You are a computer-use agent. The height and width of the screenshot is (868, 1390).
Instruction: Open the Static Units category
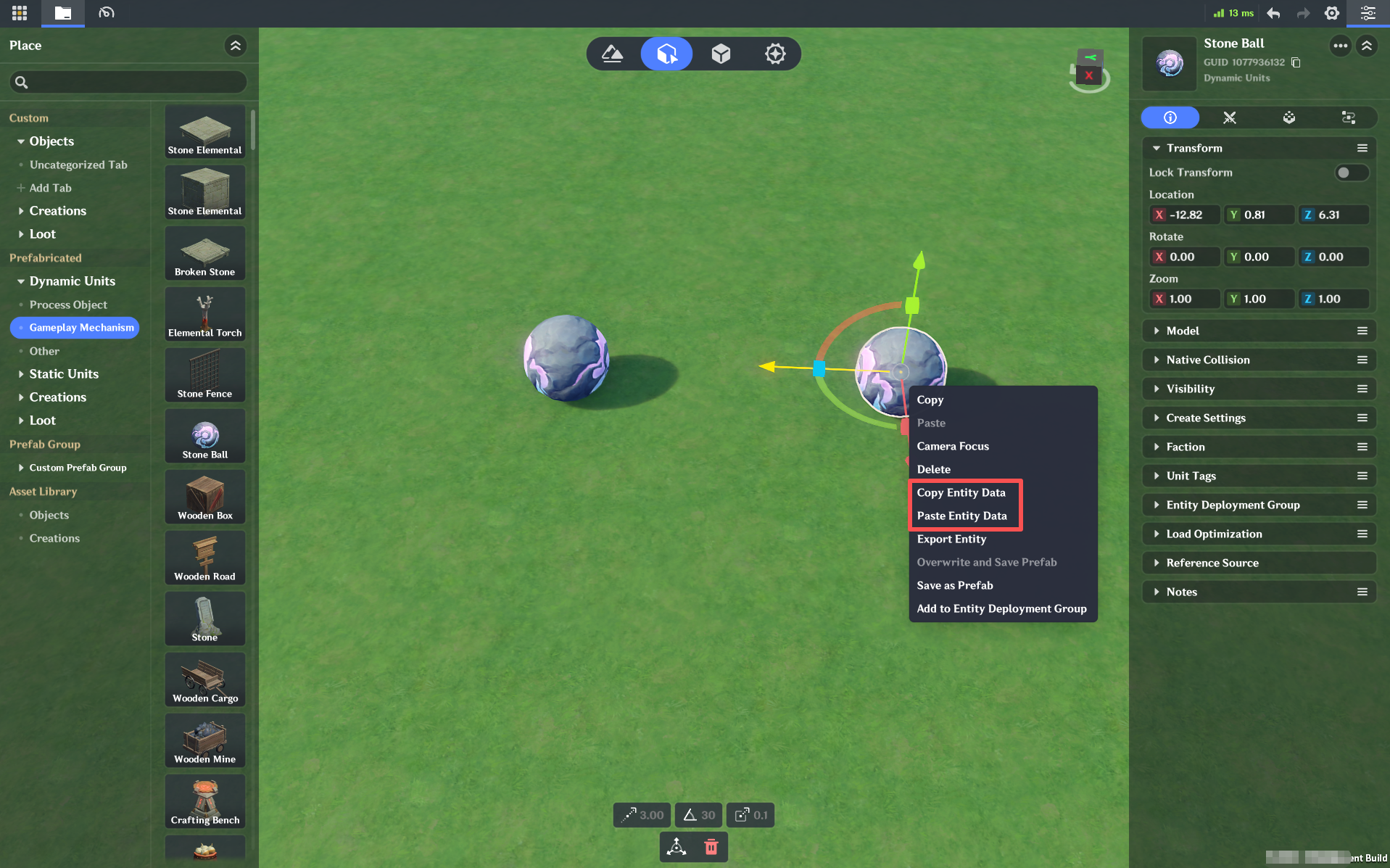pyautogui.click(x=64, y=374)
